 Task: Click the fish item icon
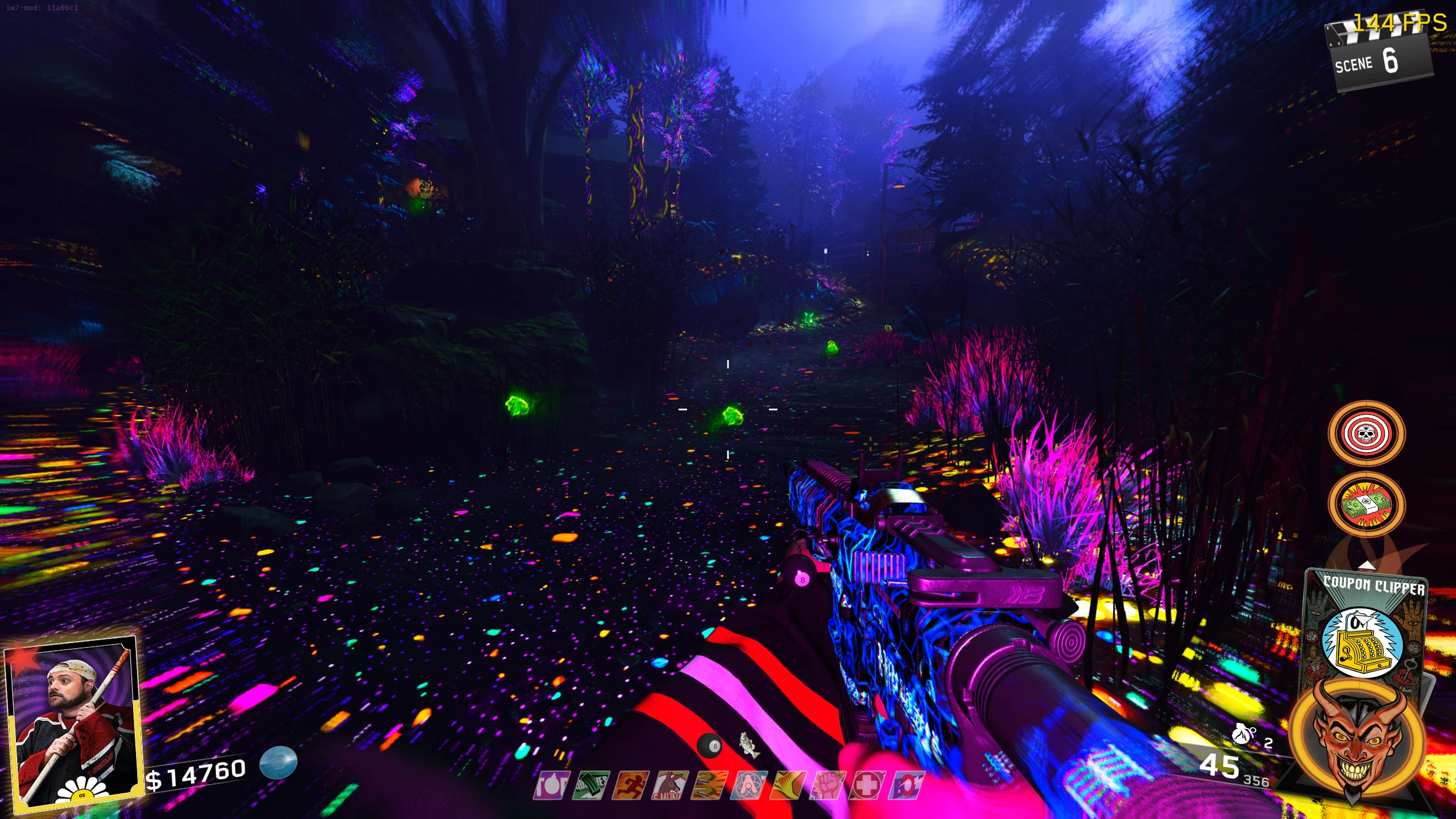750,745
